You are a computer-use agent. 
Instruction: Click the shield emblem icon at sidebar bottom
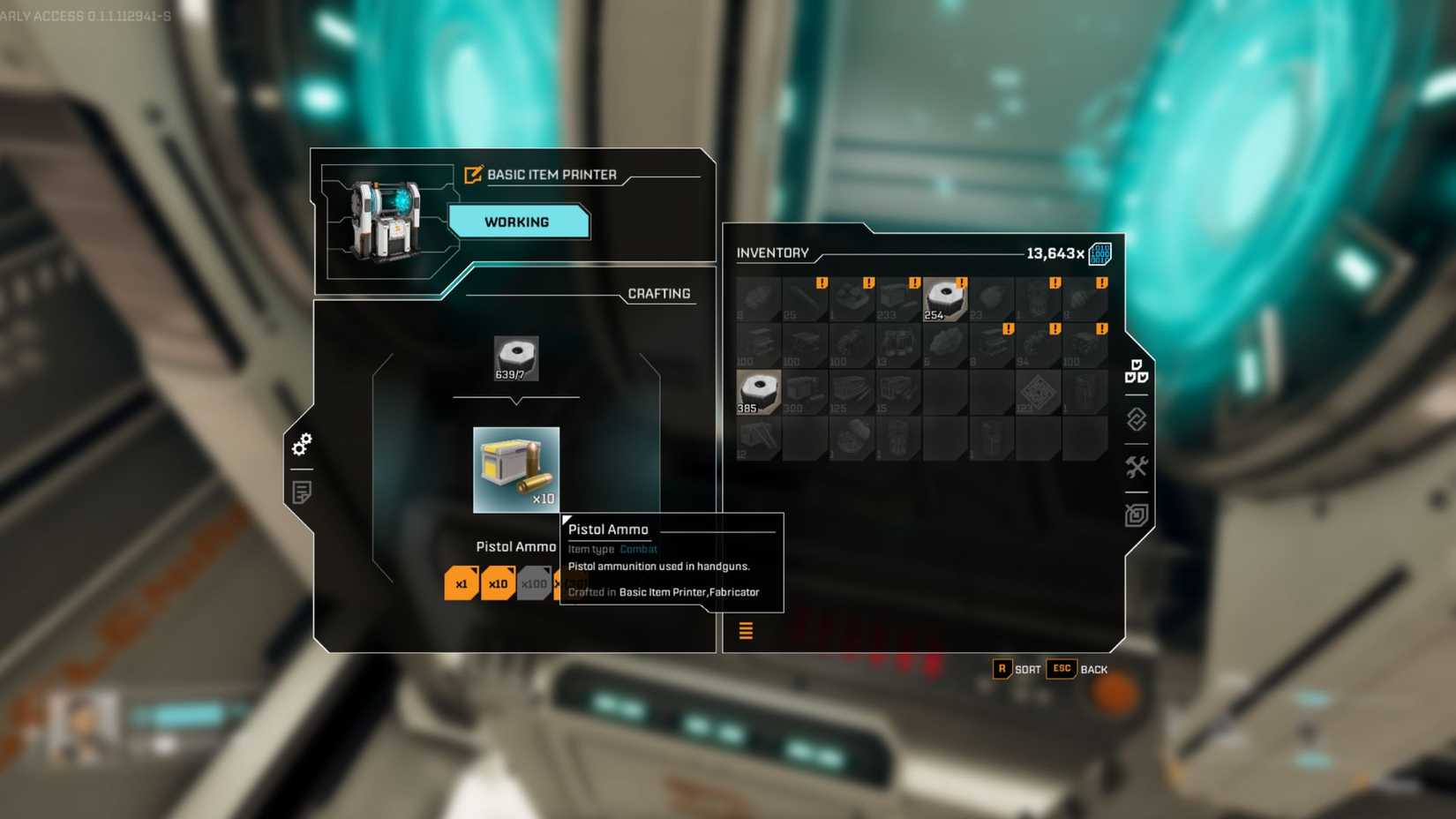[1138, 515]
